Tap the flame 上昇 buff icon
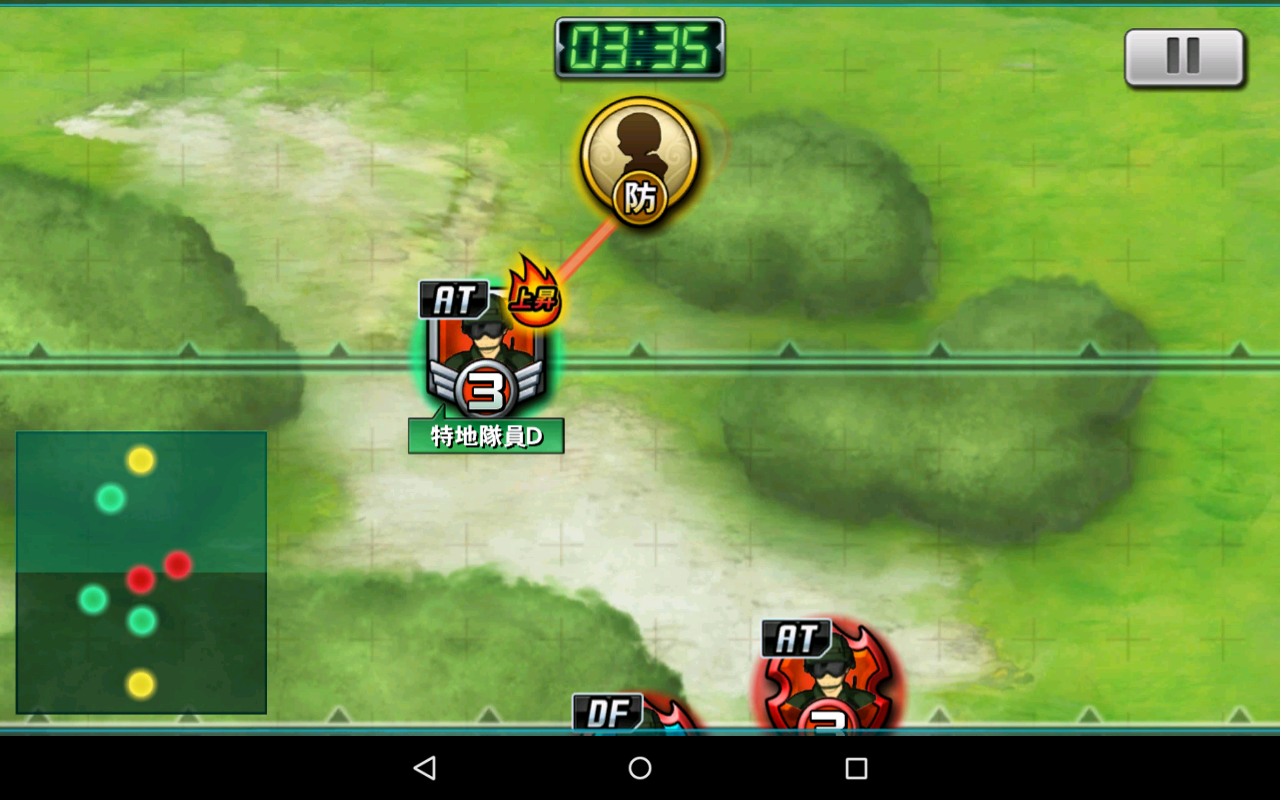This screenshot has width=1280, height=800. click(x=533, y=294)
